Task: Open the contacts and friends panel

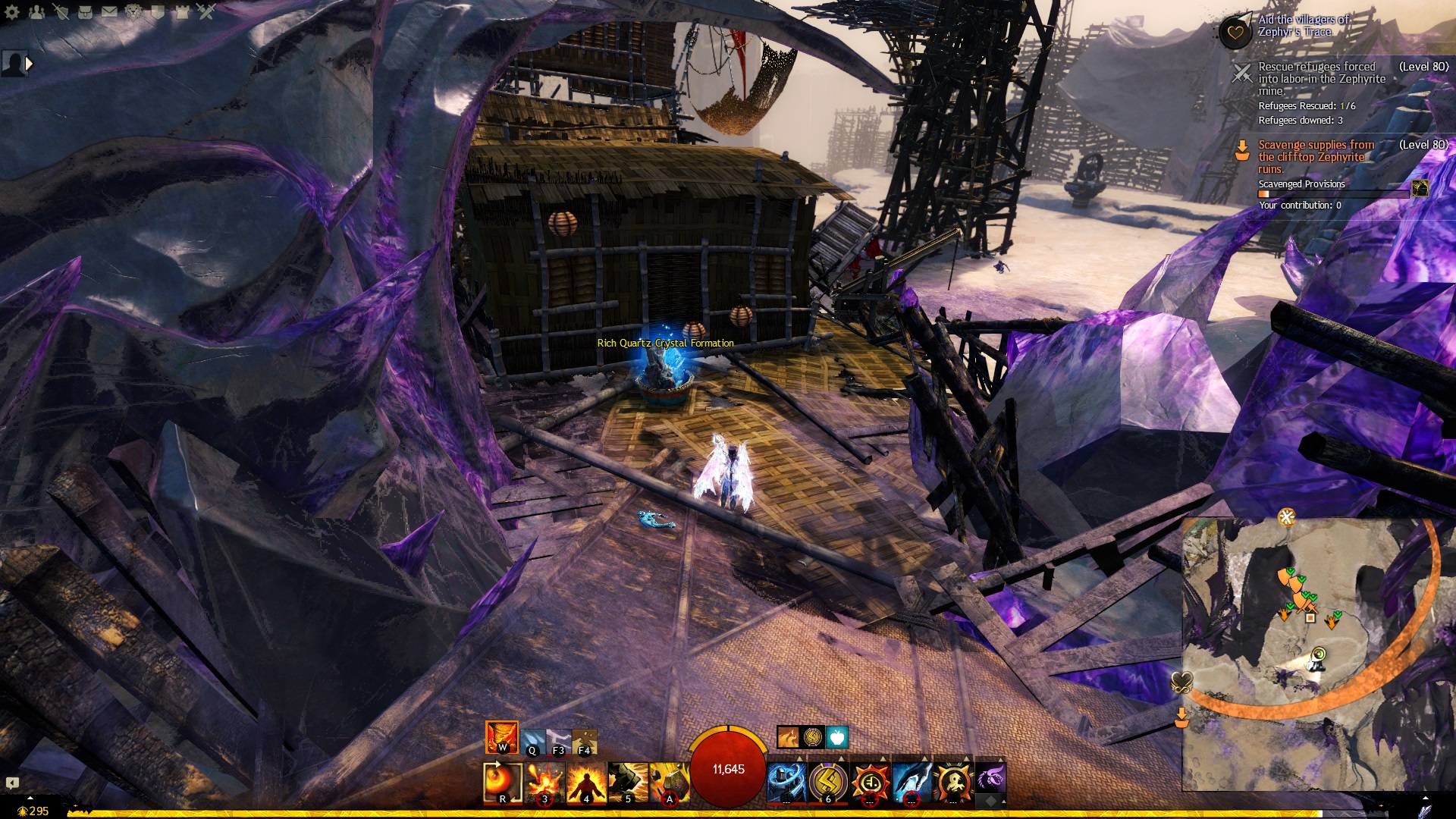Action: pyautogui.click(x=36, y=11)
